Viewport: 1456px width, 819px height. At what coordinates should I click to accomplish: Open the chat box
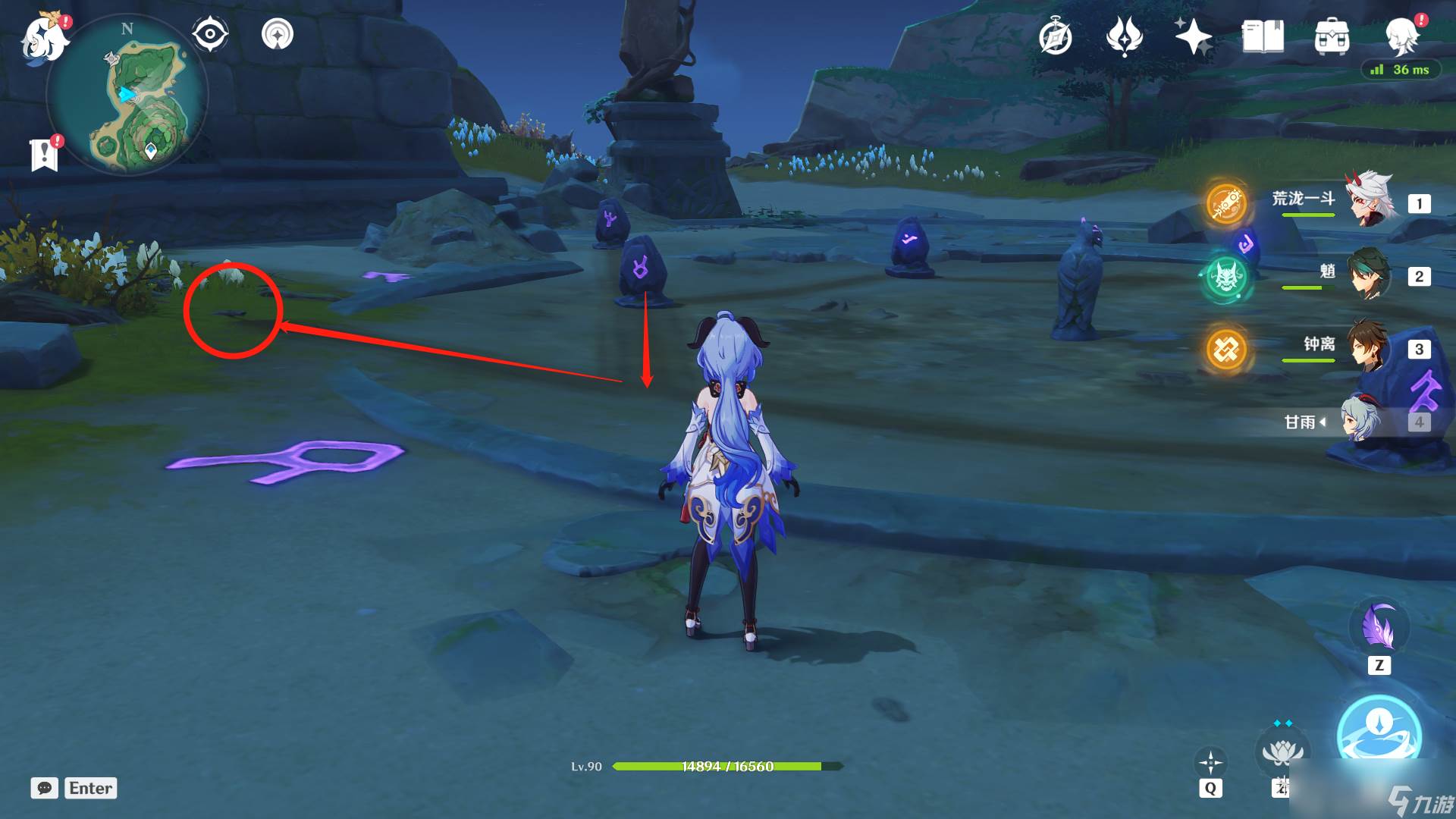pyautogui.click(x=45, y=788)
